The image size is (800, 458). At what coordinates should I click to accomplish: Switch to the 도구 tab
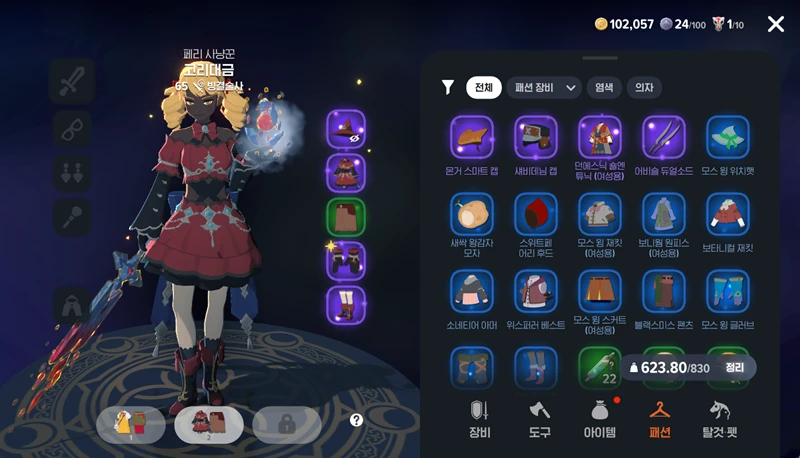click(x=540, y=418)
